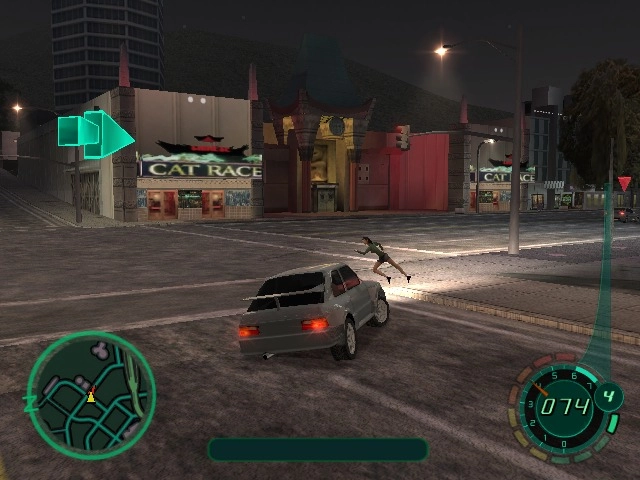
Task: Select the green turn-direction arrow indicator
Action: [x=97, y=134]
